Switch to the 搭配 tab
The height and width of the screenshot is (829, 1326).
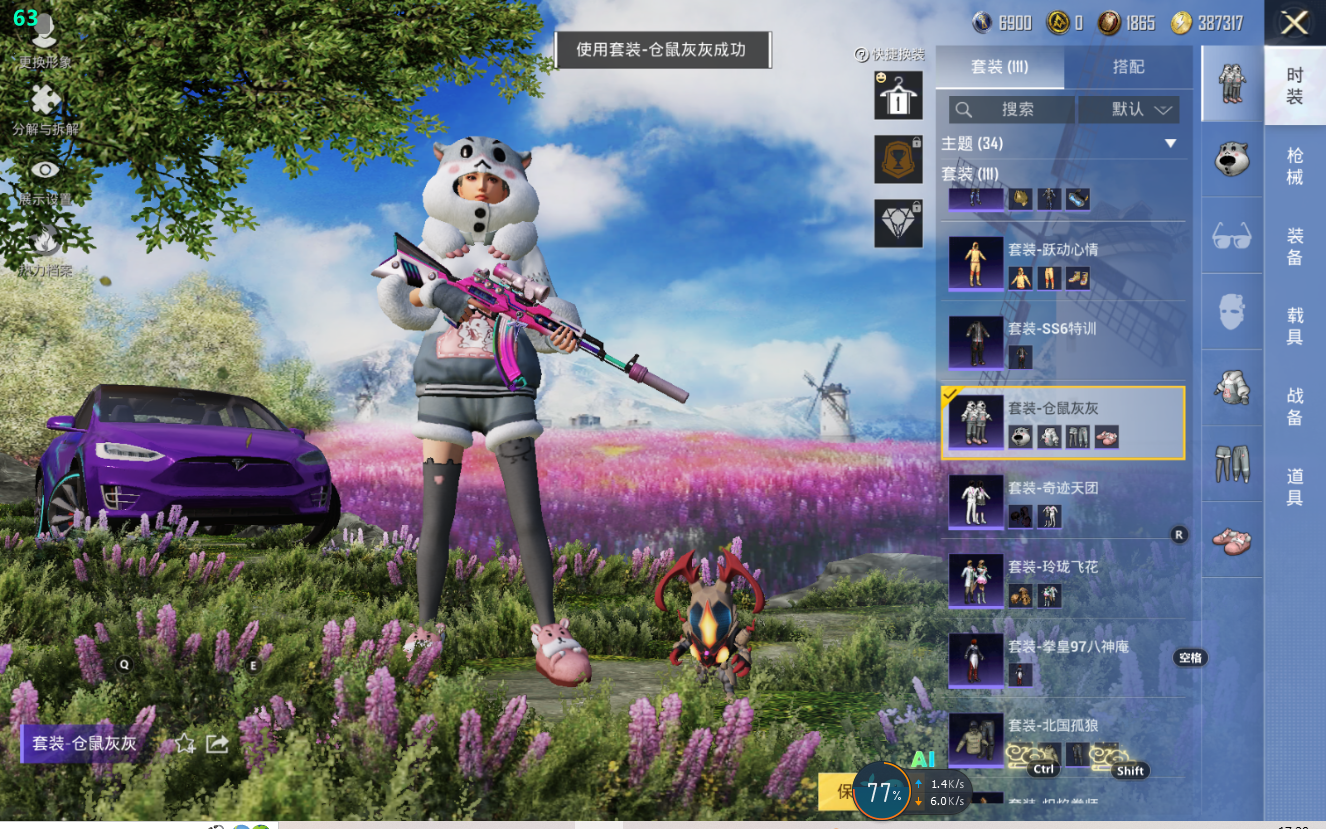(x=1128, y=67)
